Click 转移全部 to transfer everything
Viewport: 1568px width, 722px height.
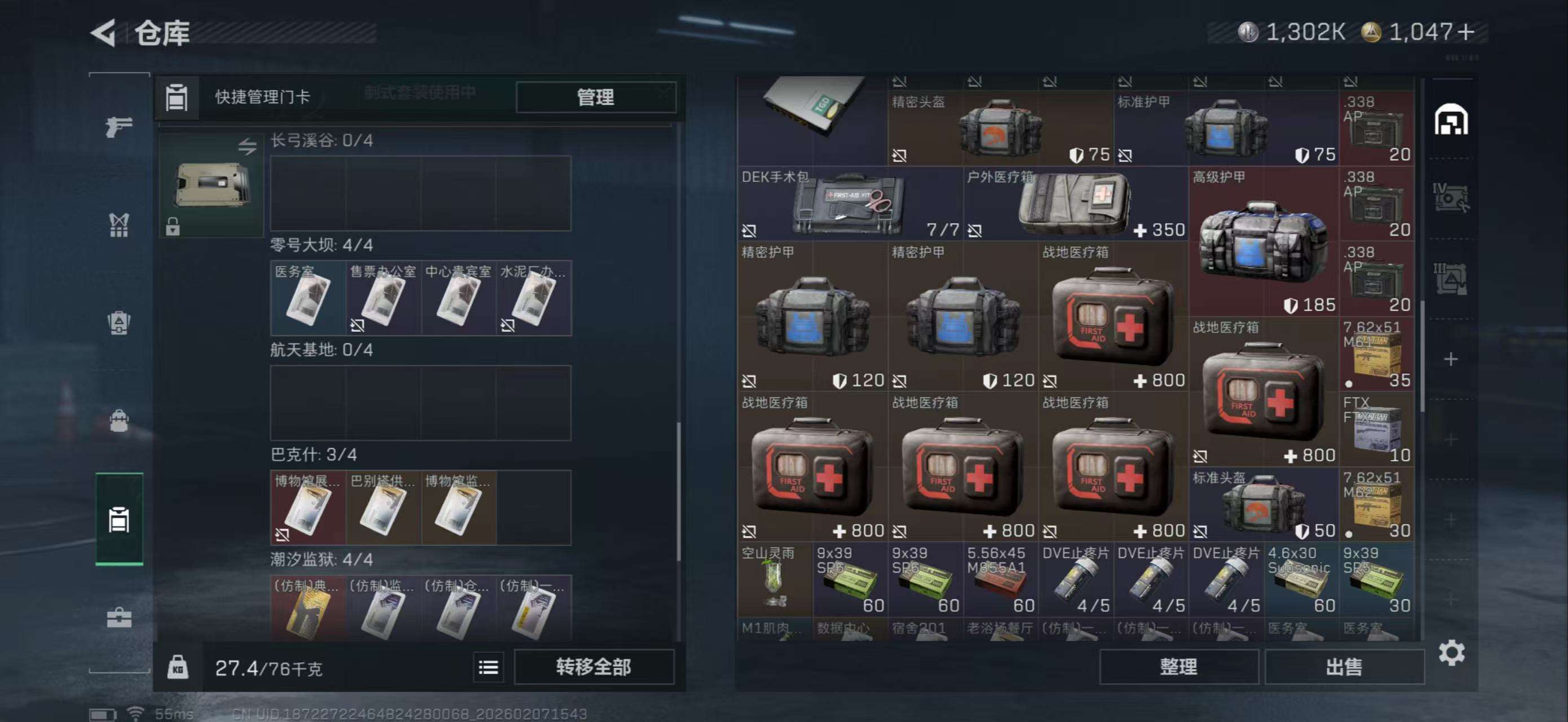tap(594, 668)
